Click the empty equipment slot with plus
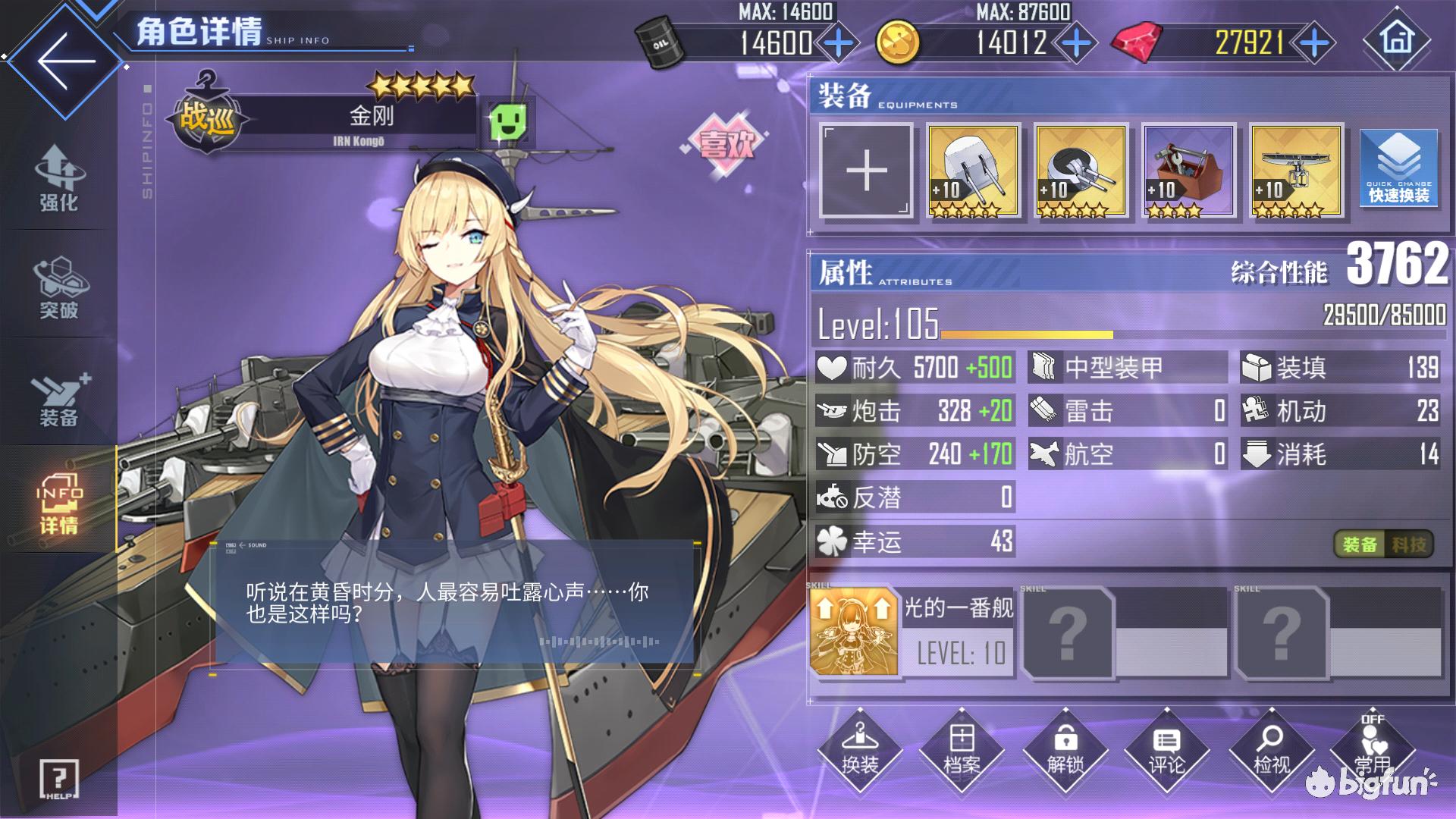1456x819 pixels. pyautogui.click(x=866, y=171)
